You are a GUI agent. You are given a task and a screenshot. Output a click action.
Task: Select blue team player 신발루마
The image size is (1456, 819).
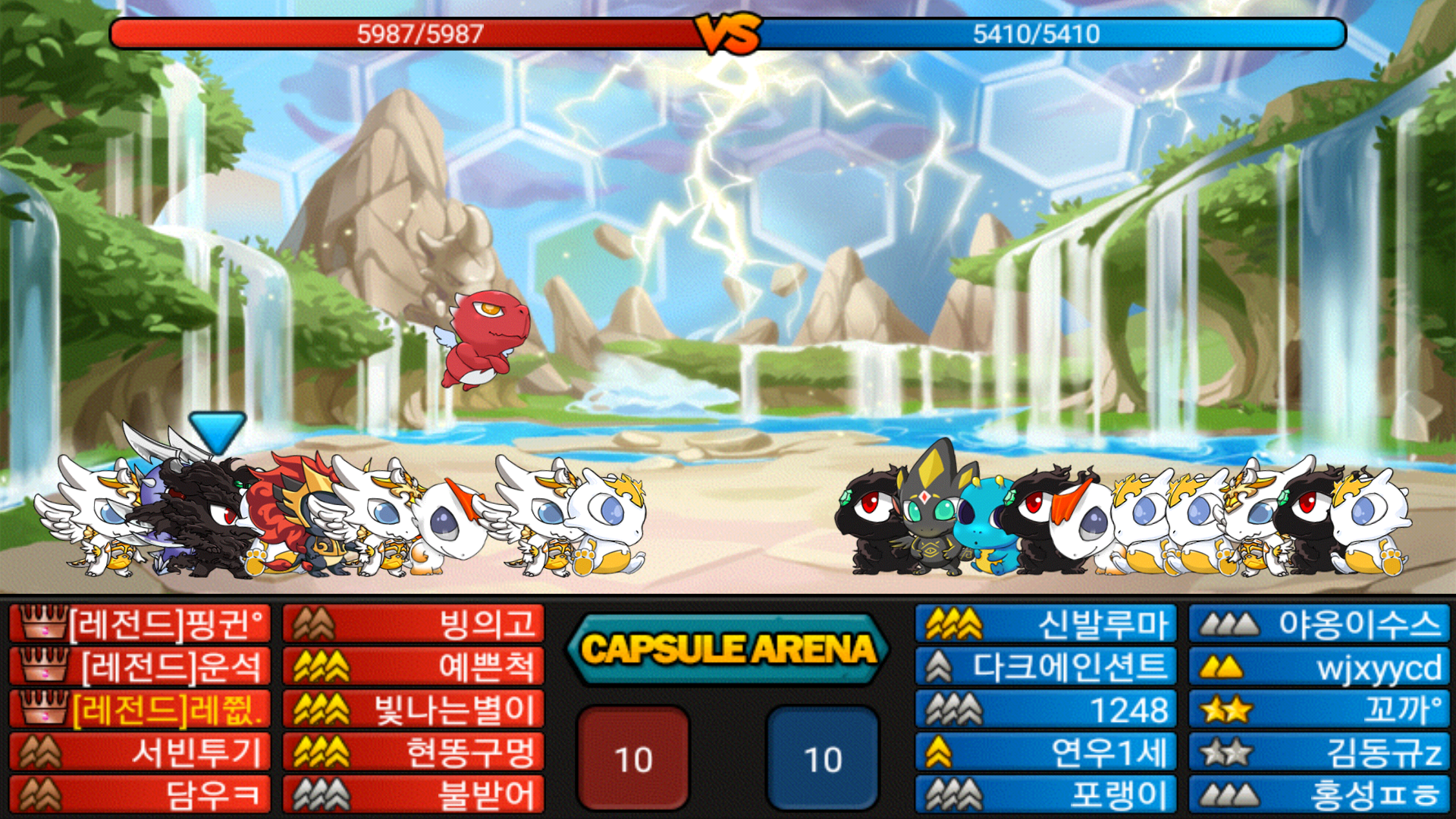point(1046,624)
